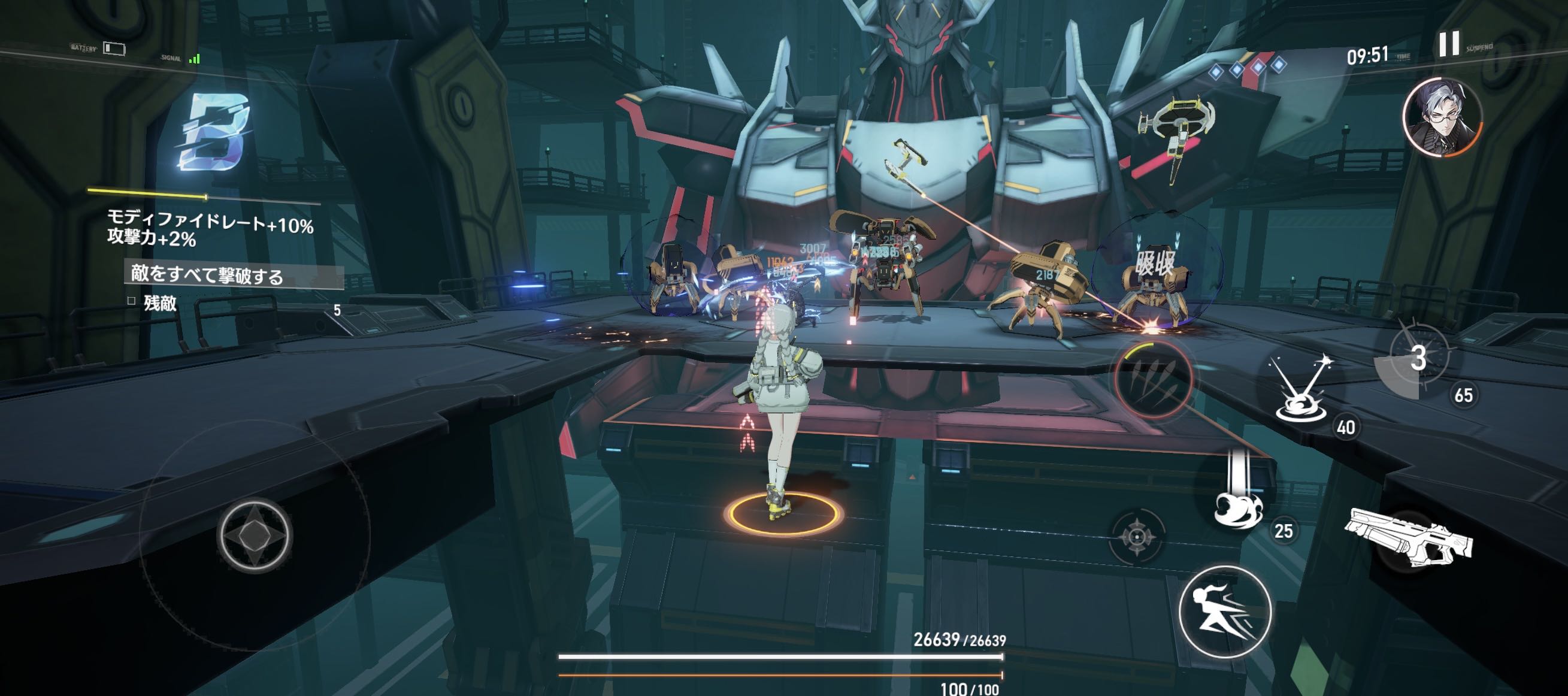Trigger the burst skill costing 40
The height and width of the screenshot is (696, 1568).
coord(1303,391)
